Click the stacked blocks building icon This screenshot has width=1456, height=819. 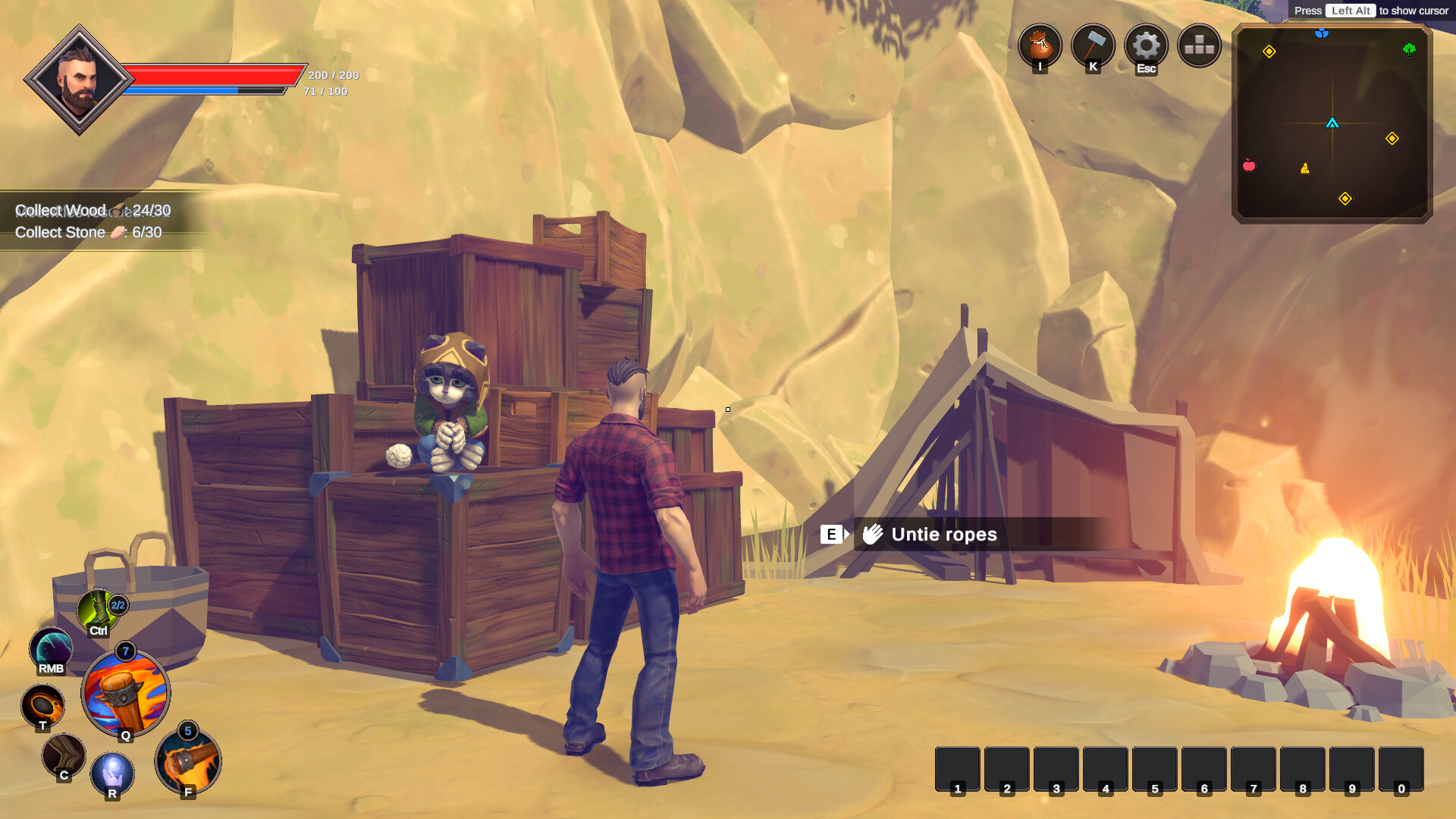pos(1199,45)
